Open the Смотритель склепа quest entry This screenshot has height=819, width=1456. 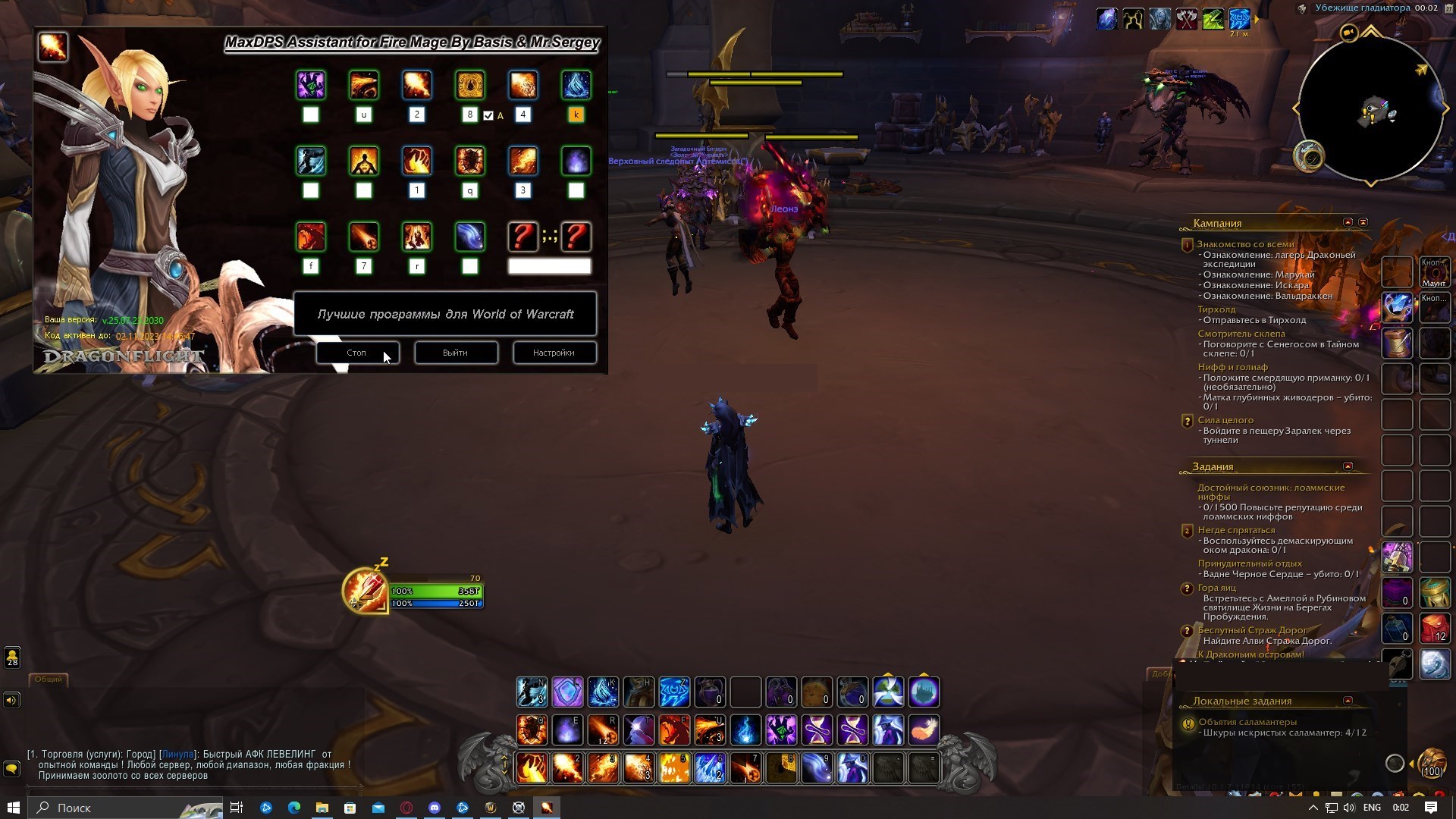(x=1241, y=334)
